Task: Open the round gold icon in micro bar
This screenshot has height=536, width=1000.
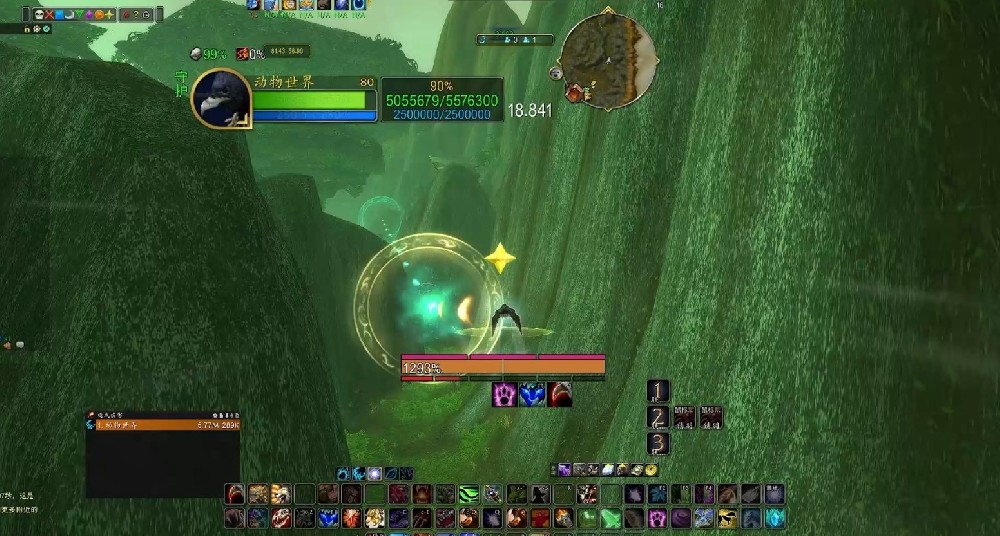Action: 651,469
